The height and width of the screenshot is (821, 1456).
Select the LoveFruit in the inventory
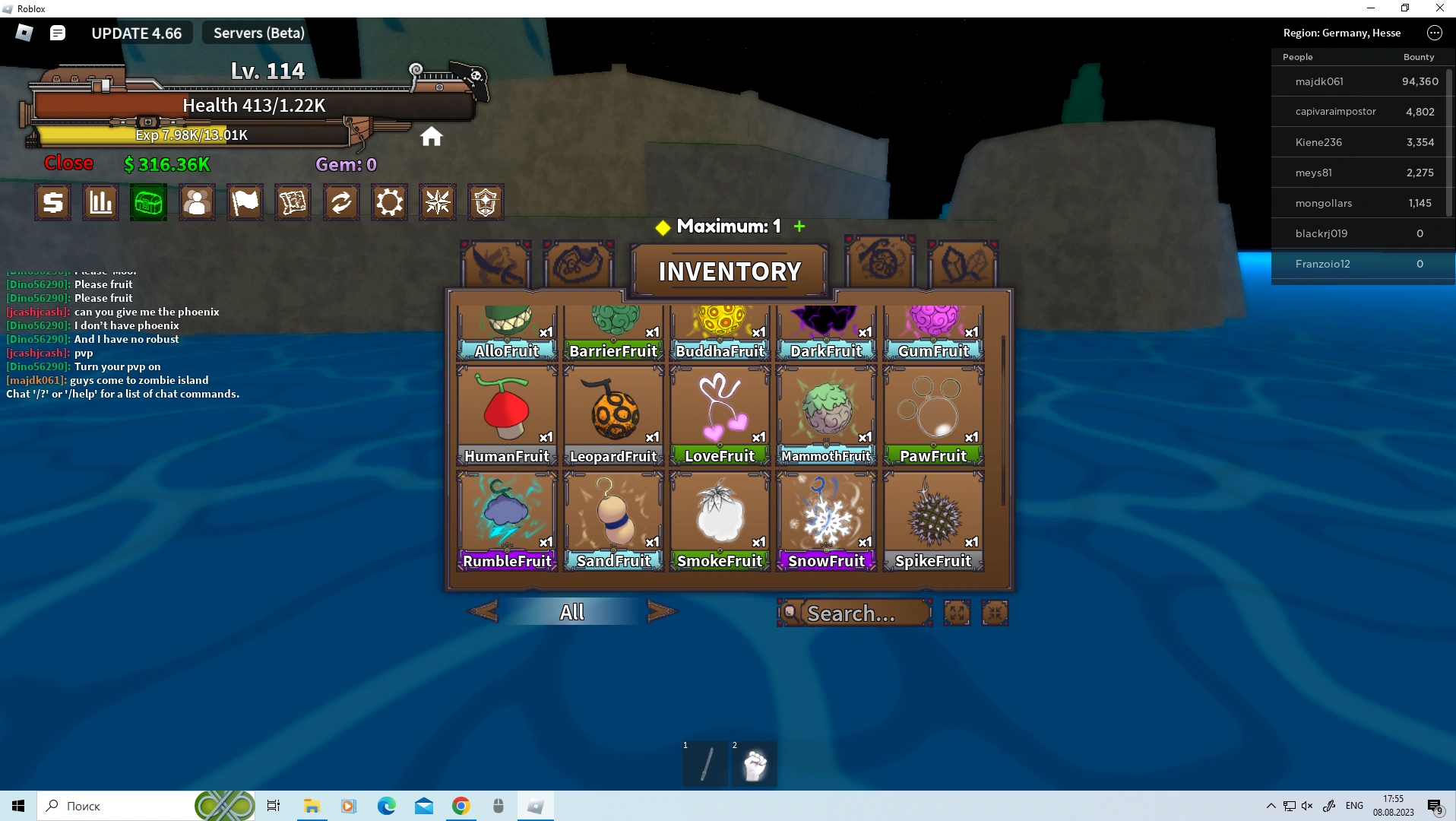tap(719, 414)
